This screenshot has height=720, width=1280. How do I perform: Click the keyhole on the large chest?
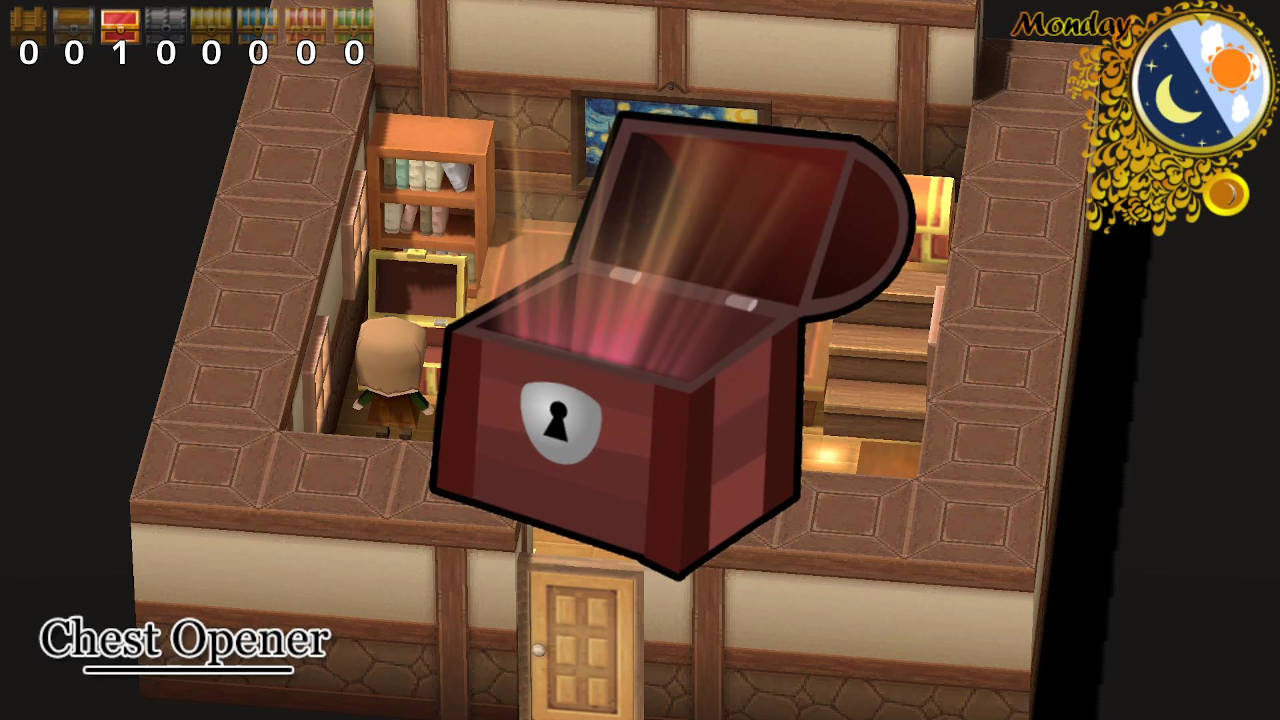point(556,422)
